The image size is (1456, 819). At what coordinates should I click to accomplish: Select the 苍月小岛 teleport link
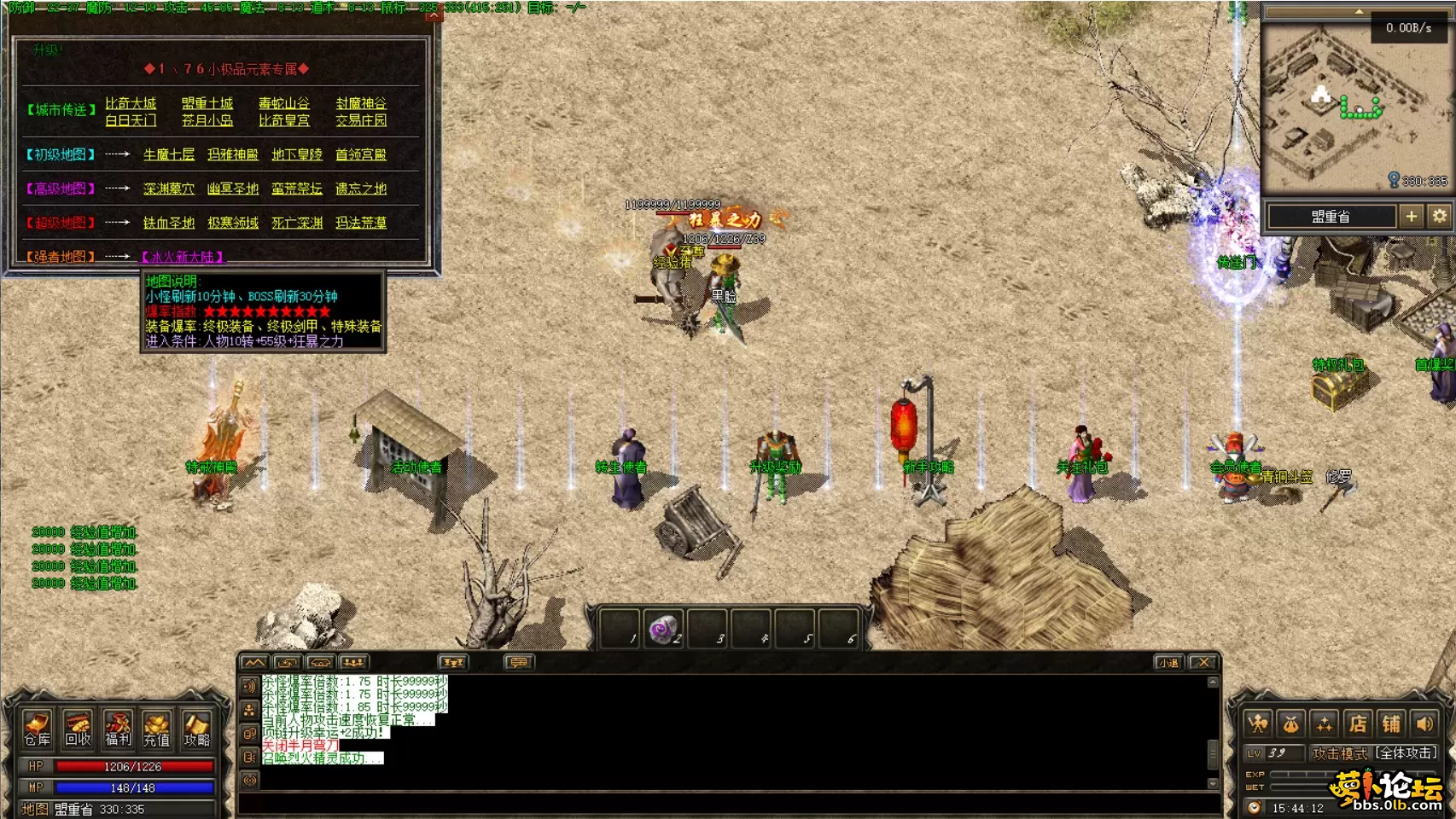coord(207,120)
